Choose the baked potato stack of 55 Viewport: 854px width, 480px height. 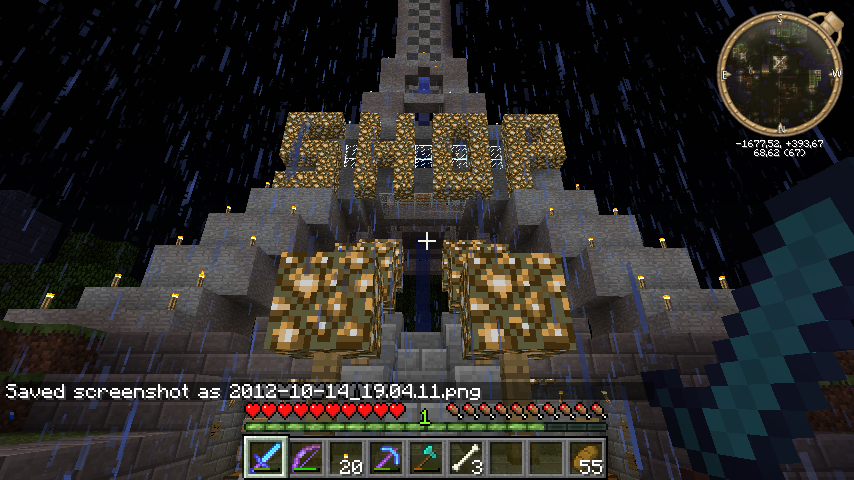tap(587, 458)
